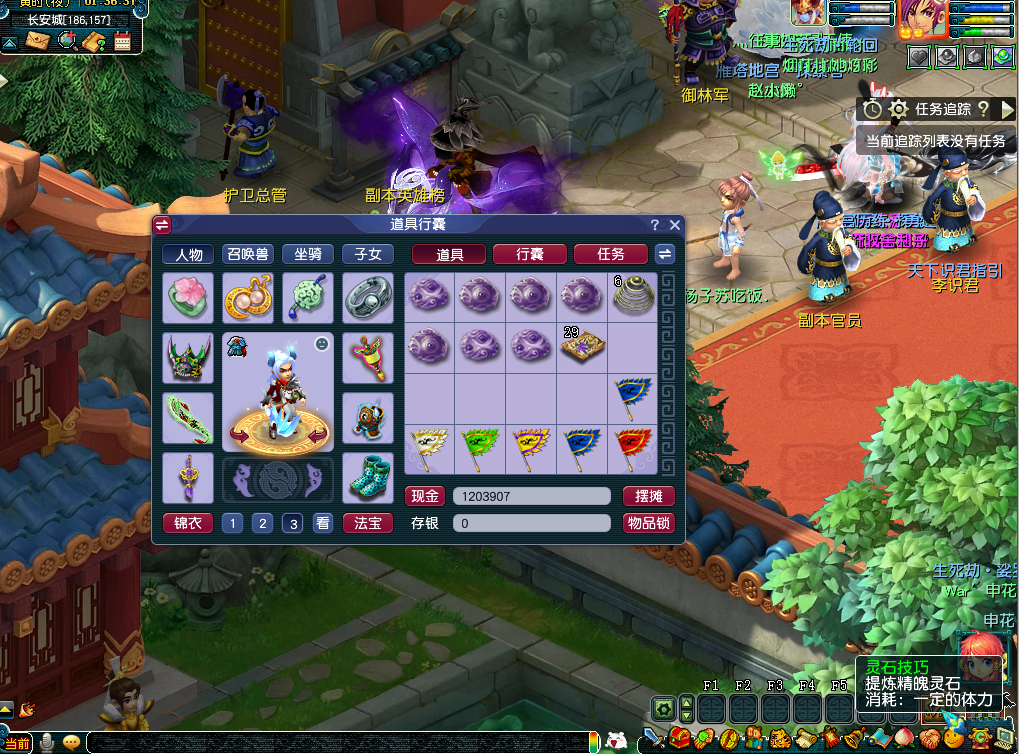Select the teal boots equipment slot
Image resolution: width=1019 pixels, height=754 pixels.
pyautogui.click(x=367, y=478)
